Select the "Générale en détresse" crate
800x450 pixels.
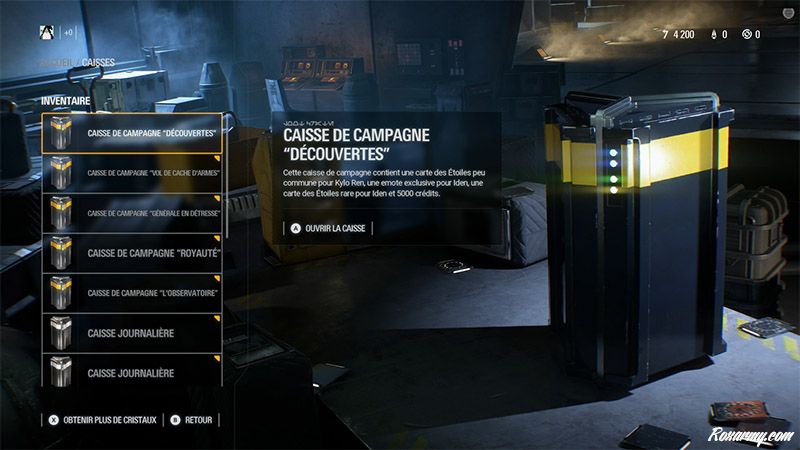132,213
